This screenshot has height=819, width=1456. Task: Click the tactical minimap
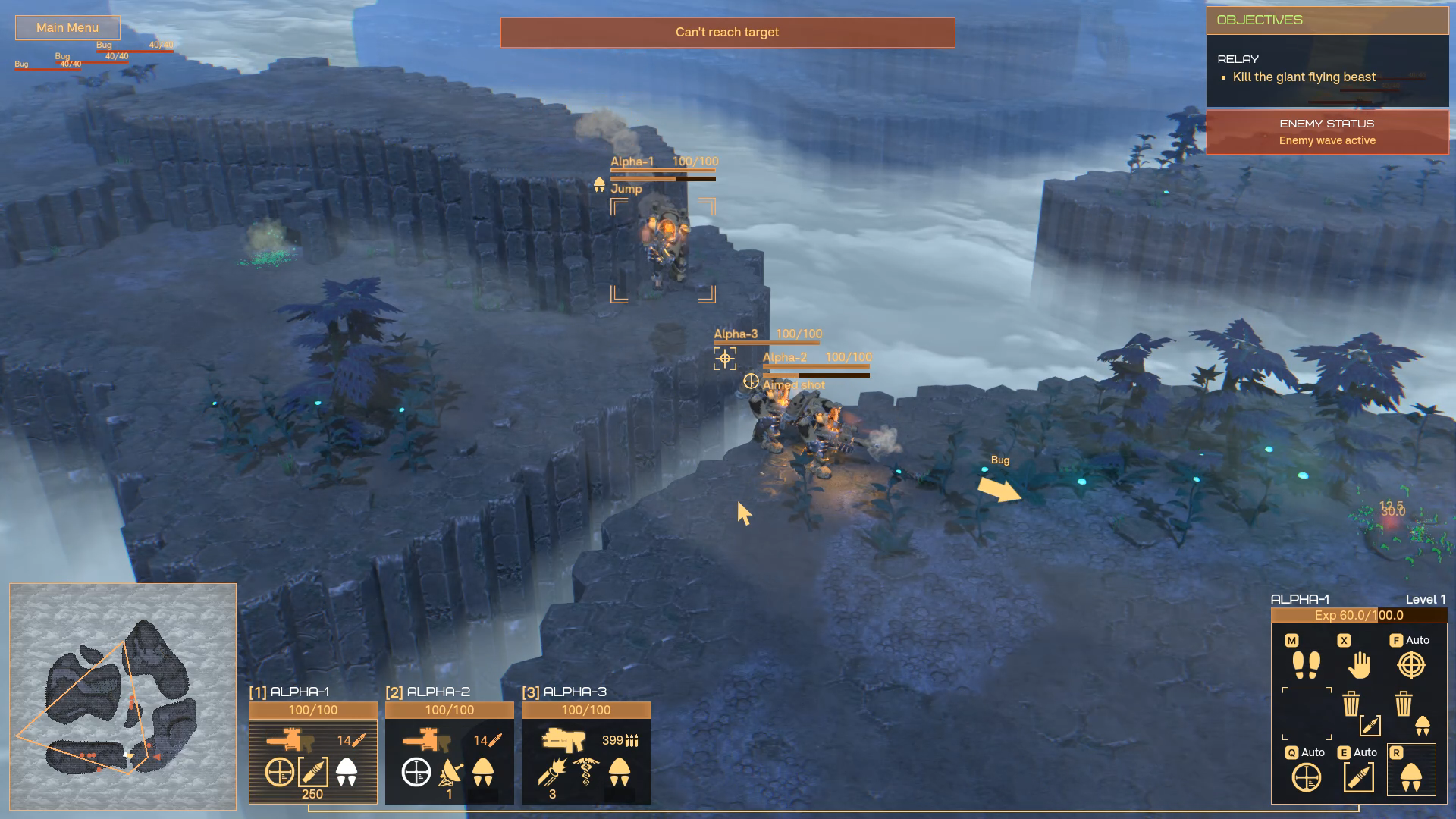[123, 696]
